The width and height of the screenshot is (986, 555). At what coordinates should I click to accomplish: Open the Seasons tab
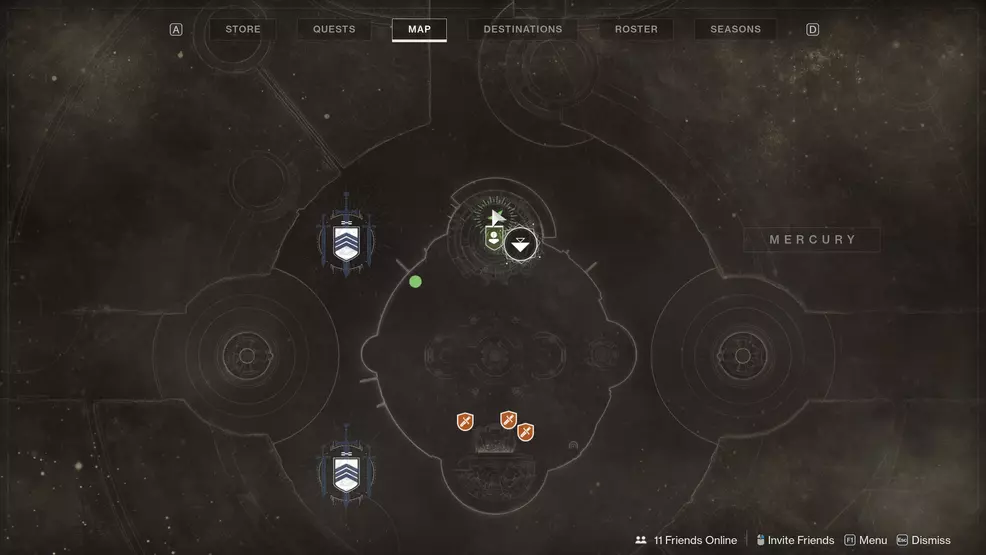735,29
